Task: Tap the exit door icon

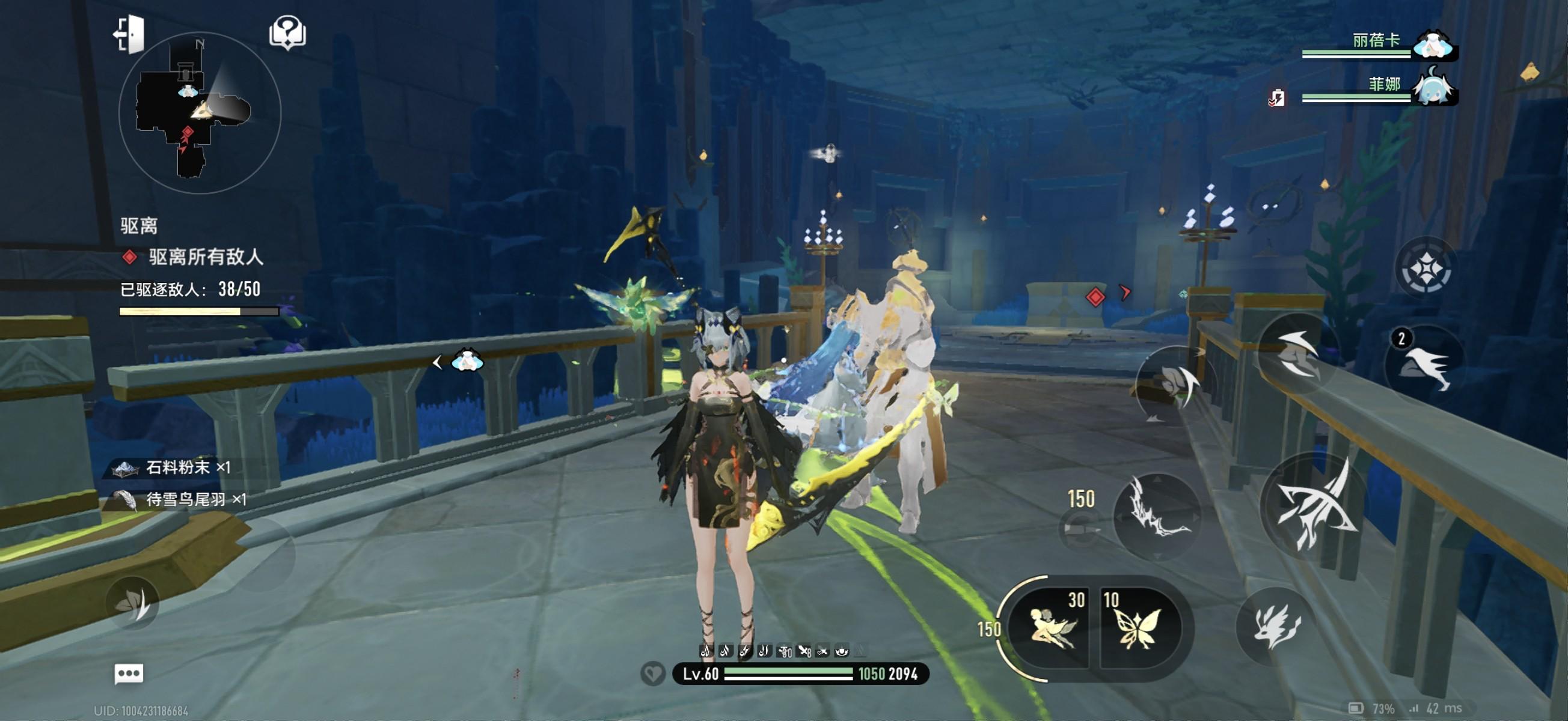Action: point(130,34)
